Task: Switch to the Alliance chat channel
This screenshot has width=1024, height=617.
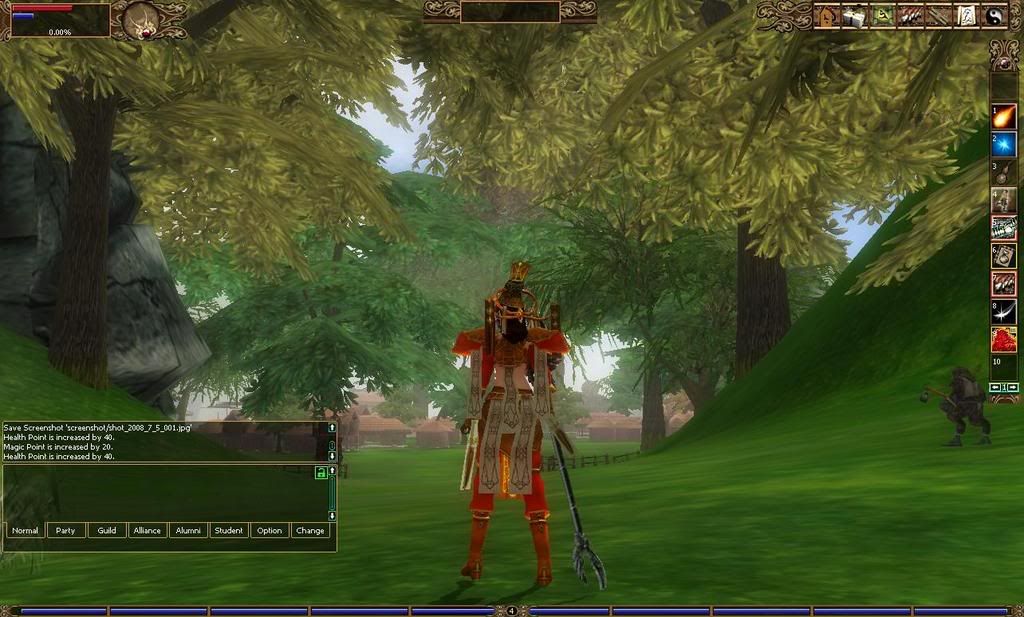Action: pos(147,530)
